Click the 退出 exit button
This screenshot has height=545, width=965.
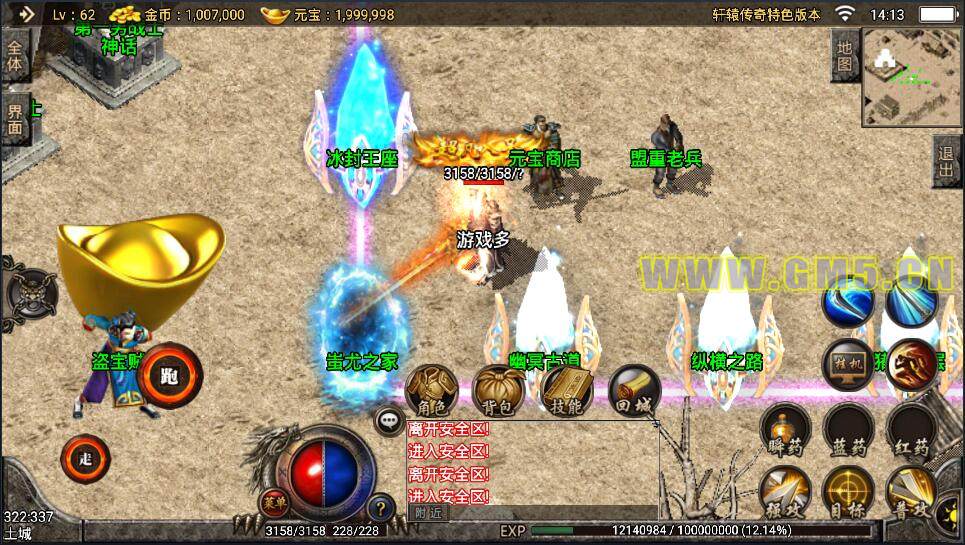tap(946, 162)
